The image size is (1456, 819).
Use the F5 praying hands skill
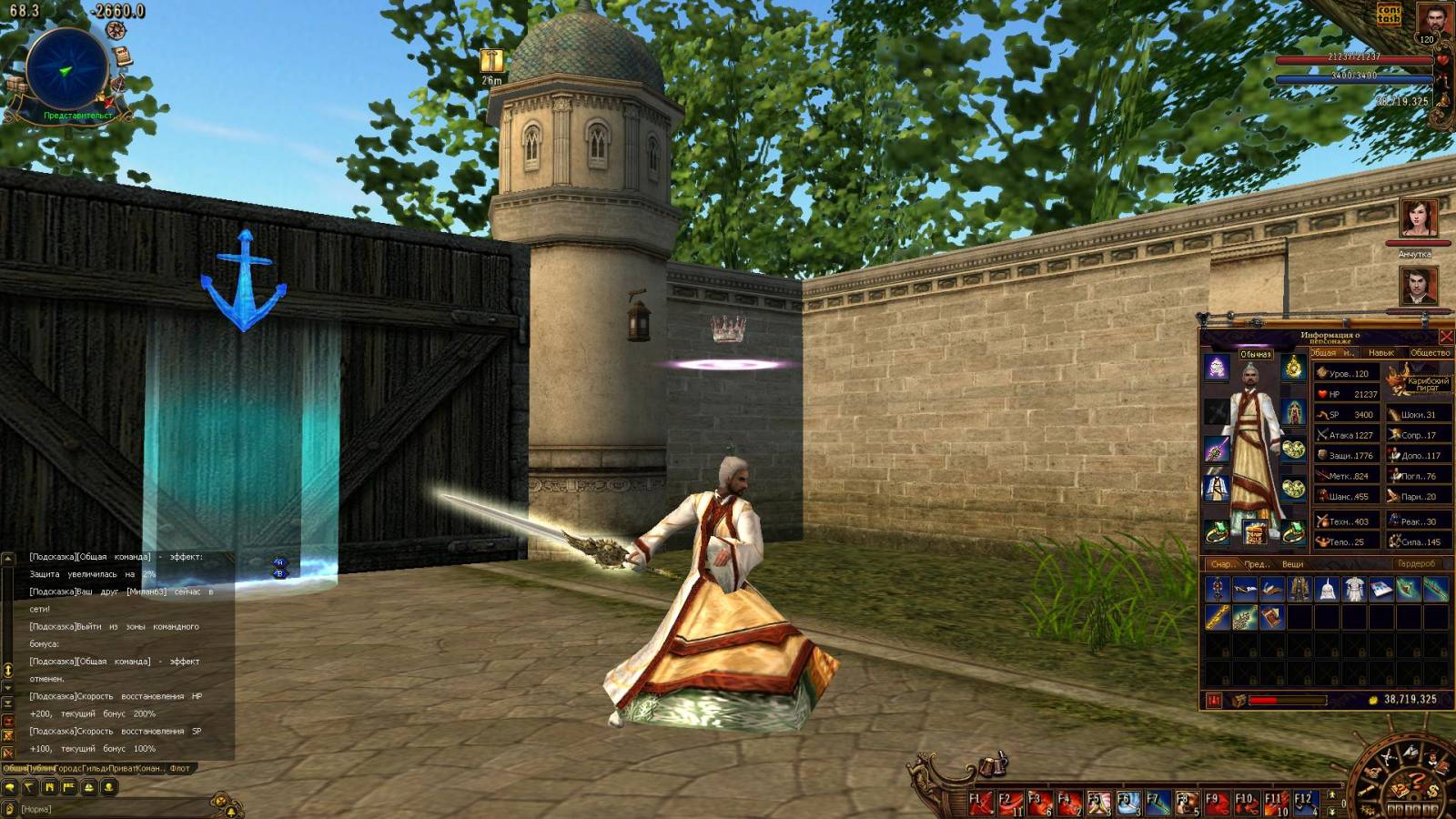[x=1099, y=803]
